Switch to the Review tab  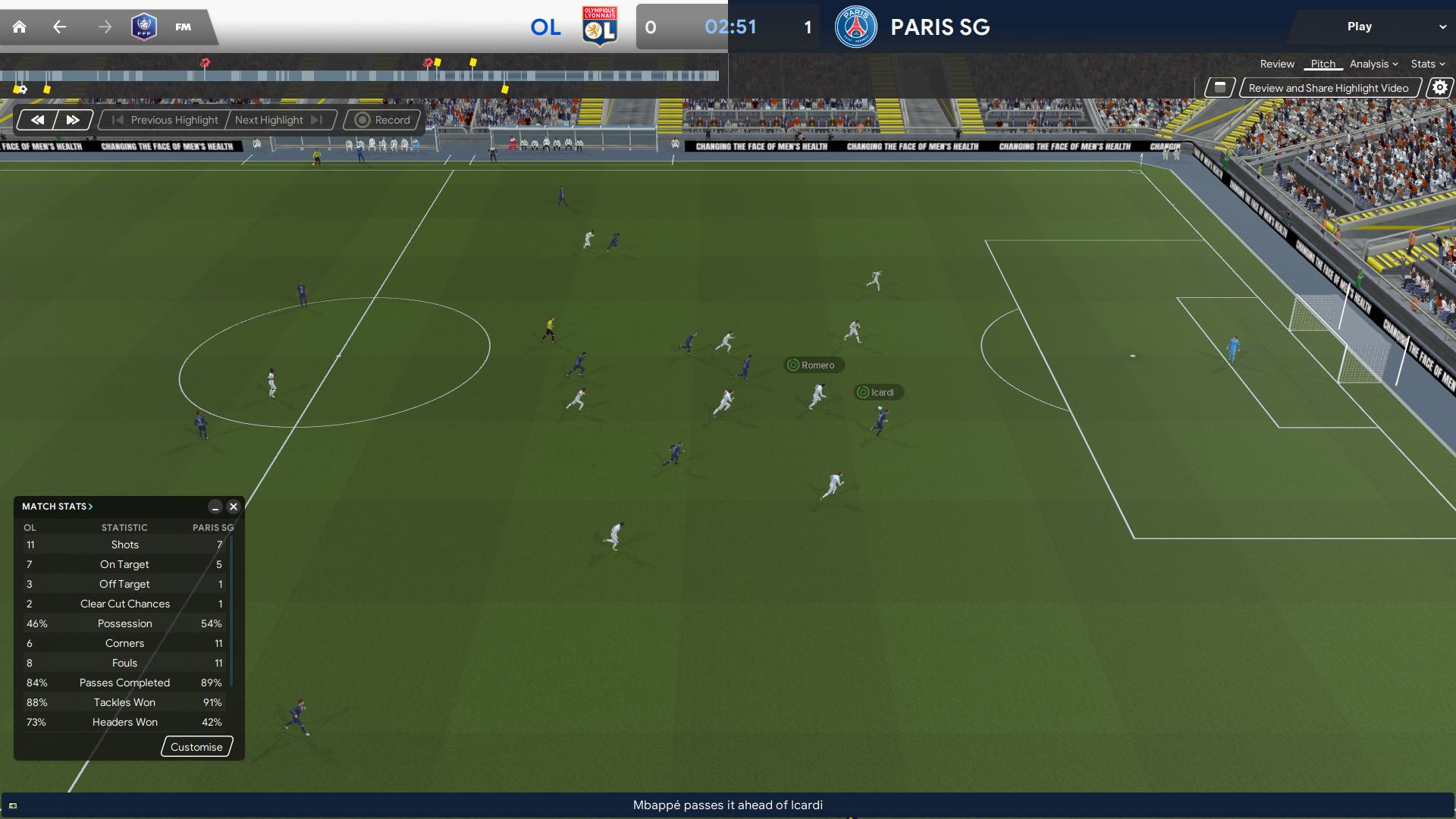click(1277, 64)
